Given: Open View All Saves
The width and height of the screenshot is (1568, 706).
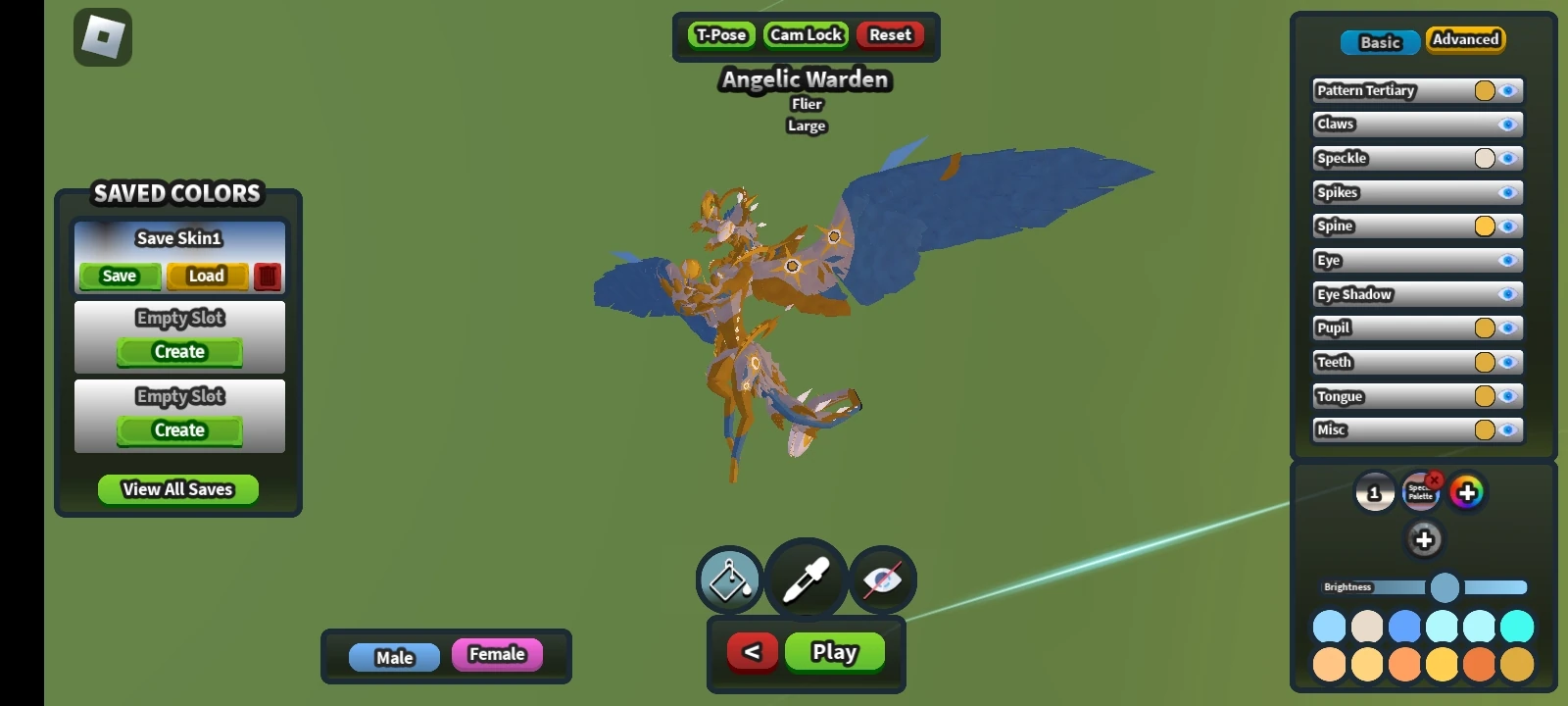Looking at the screenshot, I should (177, 489).
